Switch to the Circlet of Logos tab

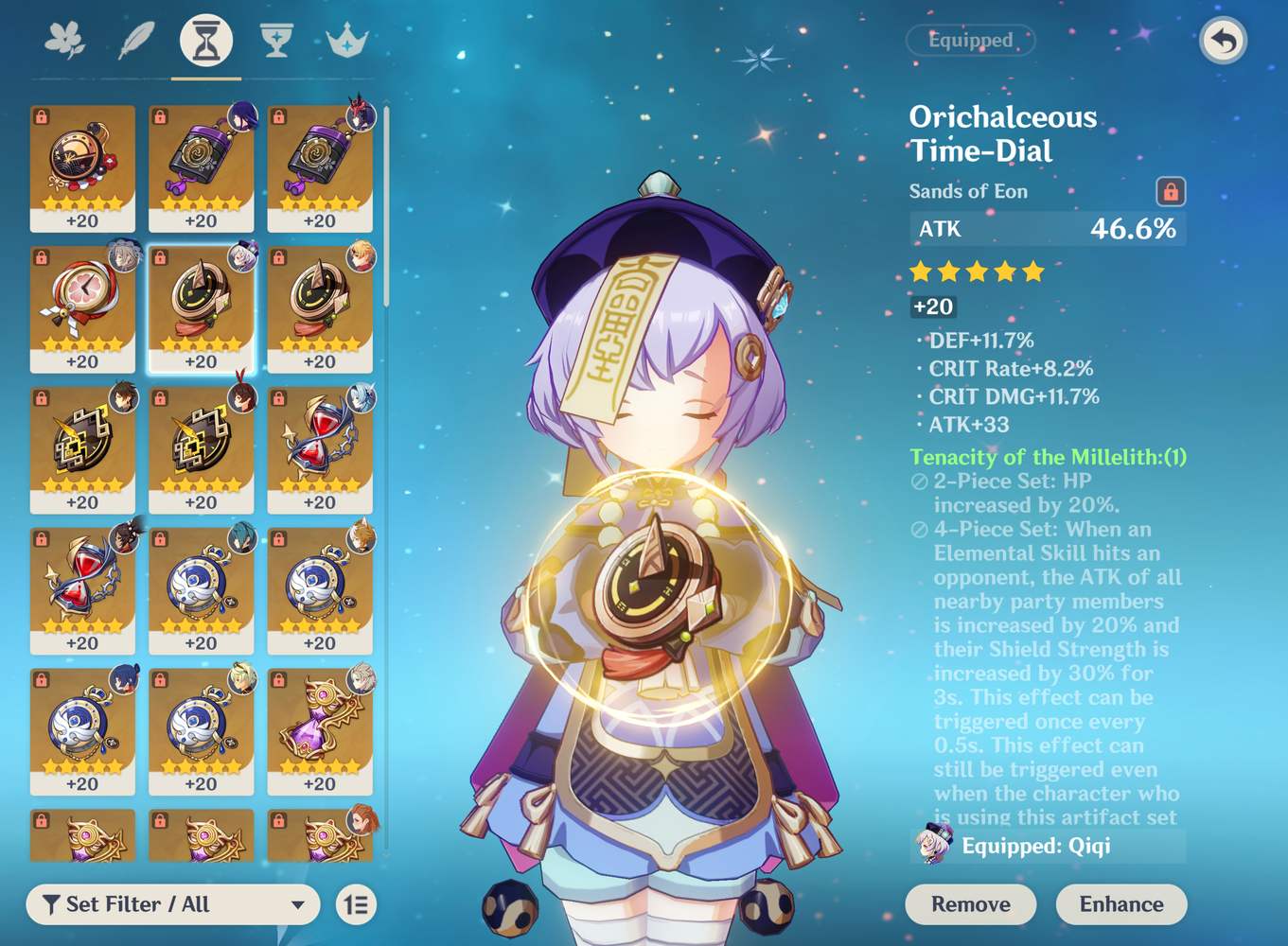[344, 40]
